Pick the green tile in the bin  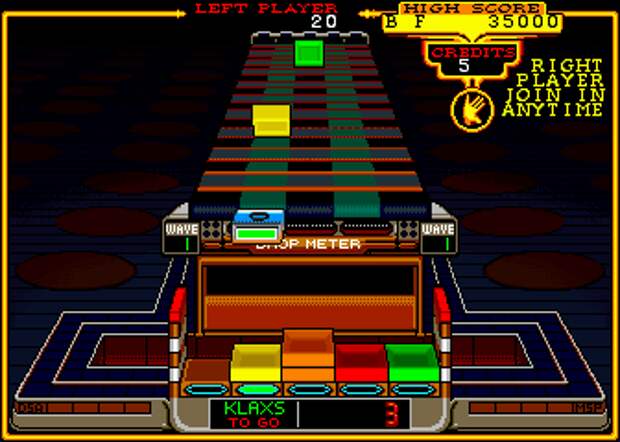[x=413, y=362]
